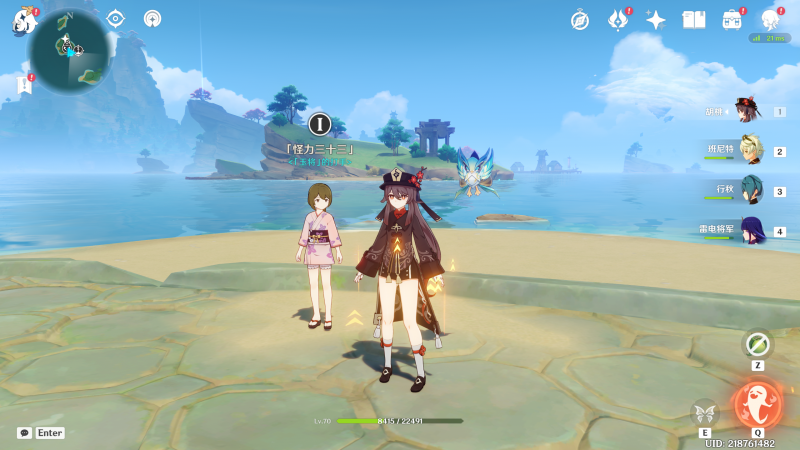The width and height of the screenshot is (800, 450).
Task: Click the signal beacon icon beside the minimap
Action: pos(152,18)
